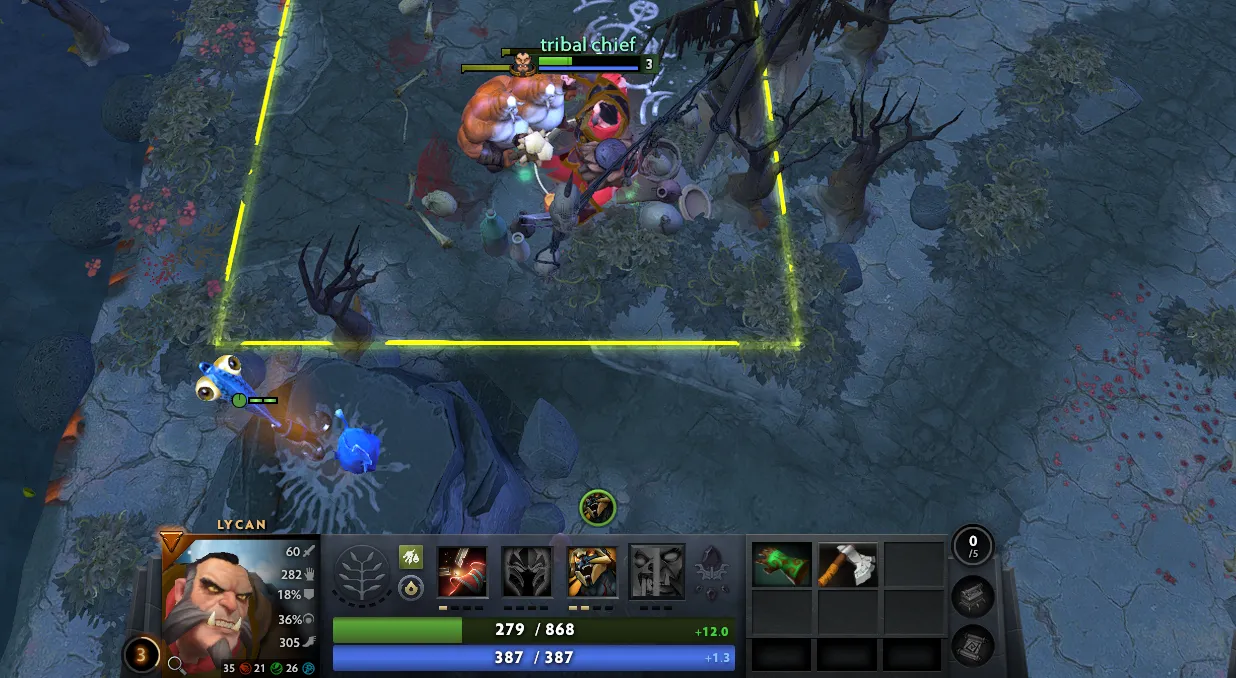
Task: Select the green square innate ability icon
Action: point(410,557)
